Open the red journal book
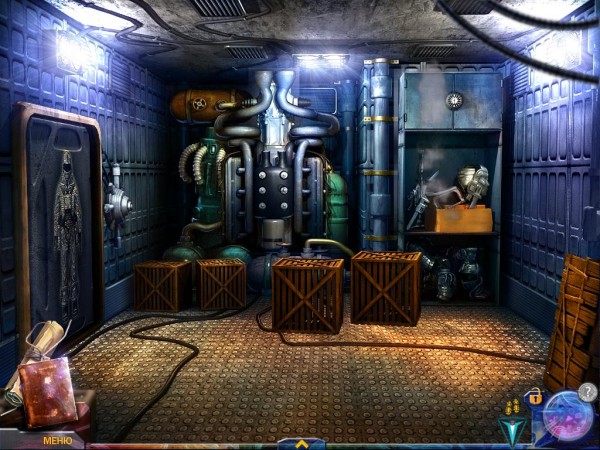Screen dimensions: 600x450 [46, 391]
